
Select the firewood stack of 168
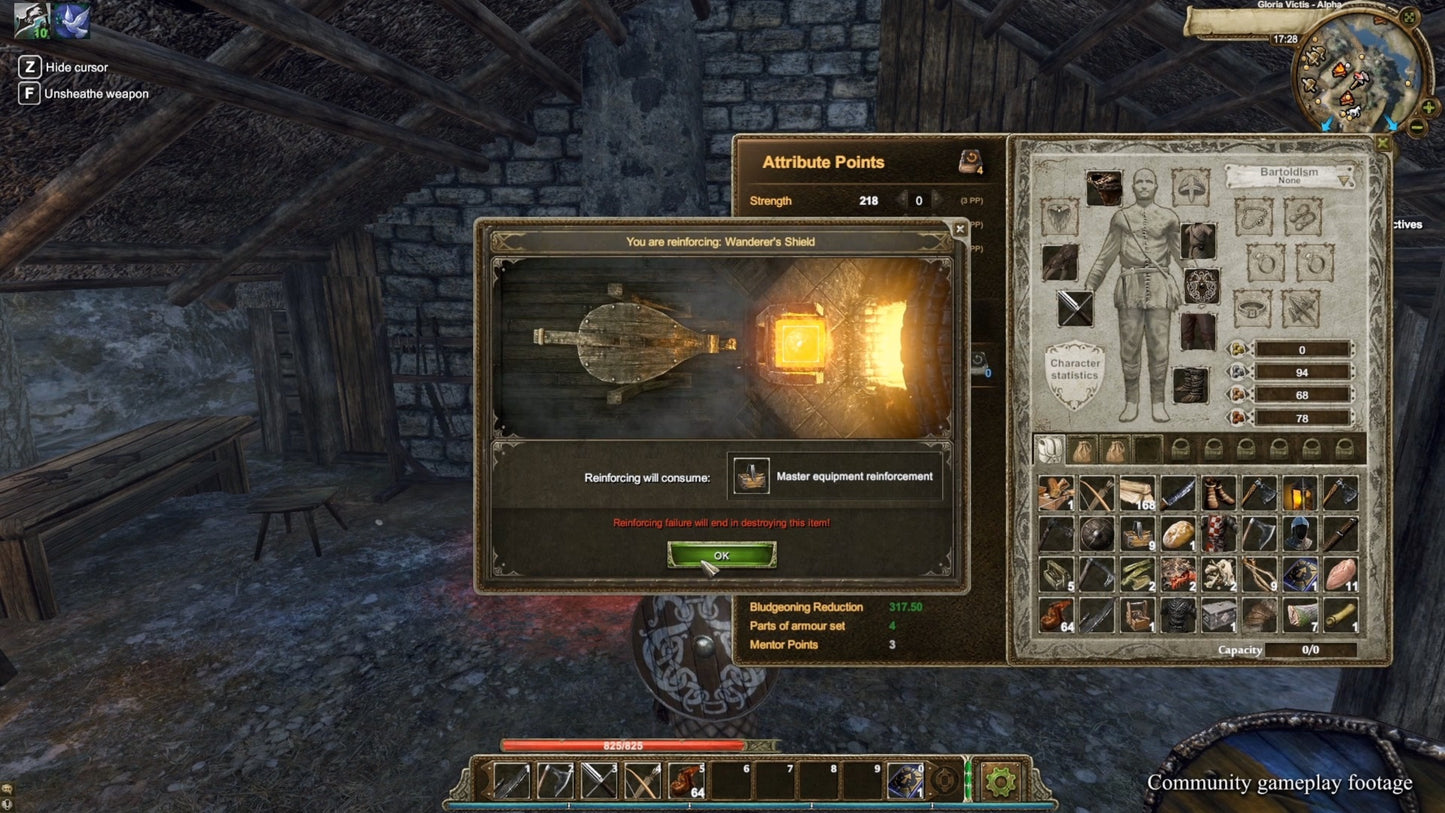pos(1137,493)
